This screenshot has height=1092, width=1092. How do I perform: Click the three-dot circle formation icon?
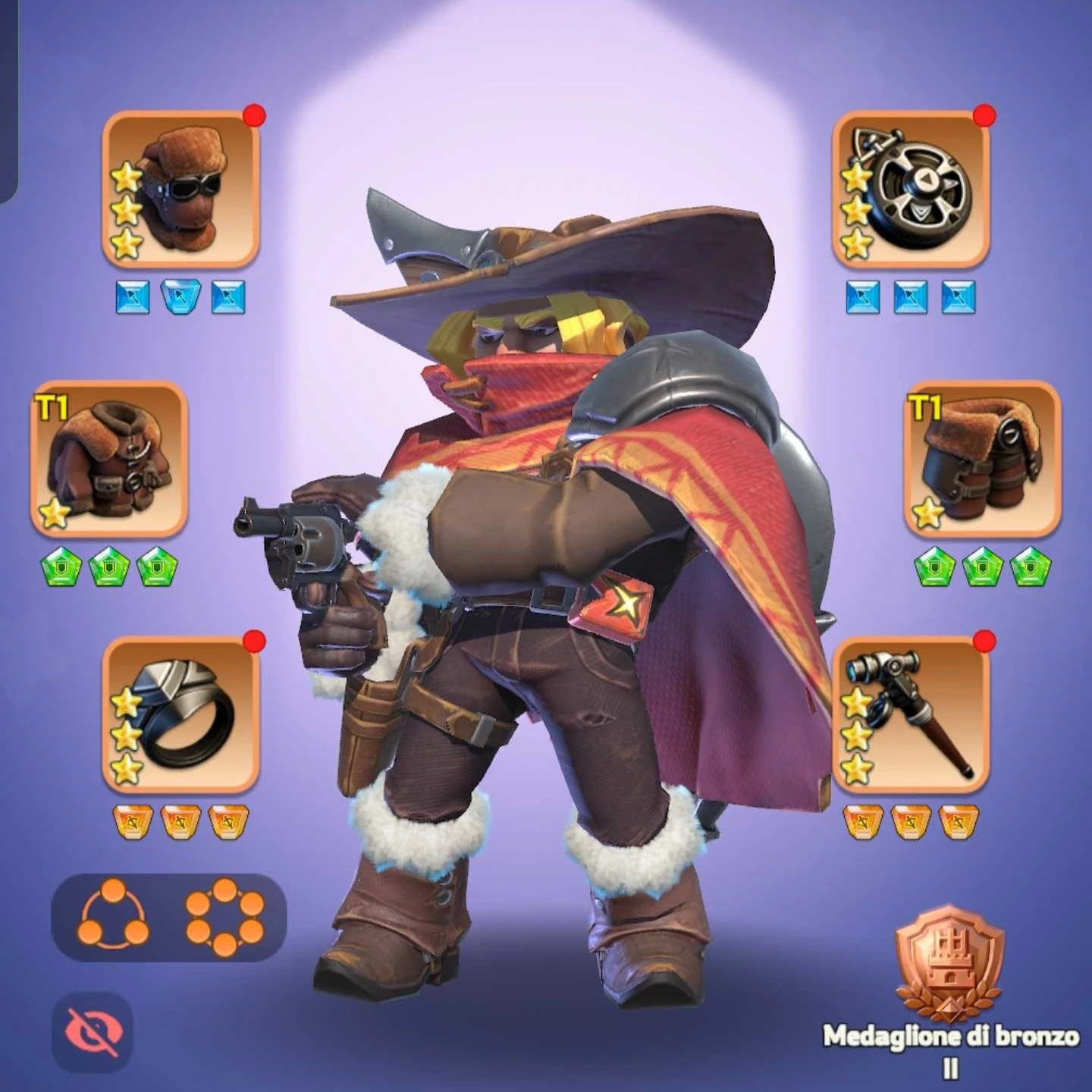(113, 915)
